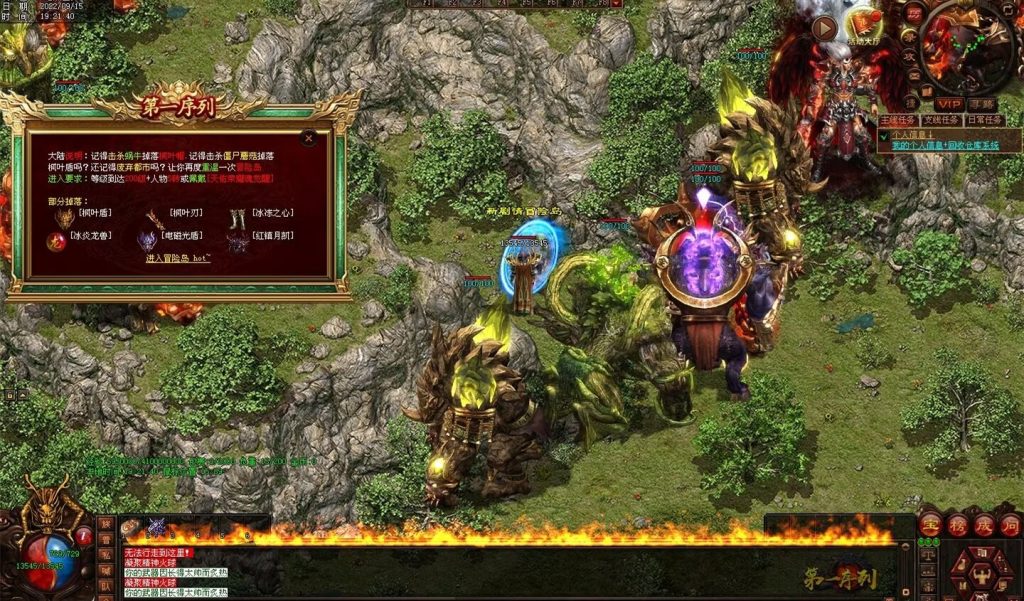Toggle the 个人信息 quest entry
Viewport: 1024px width, 601px height.
910,133
